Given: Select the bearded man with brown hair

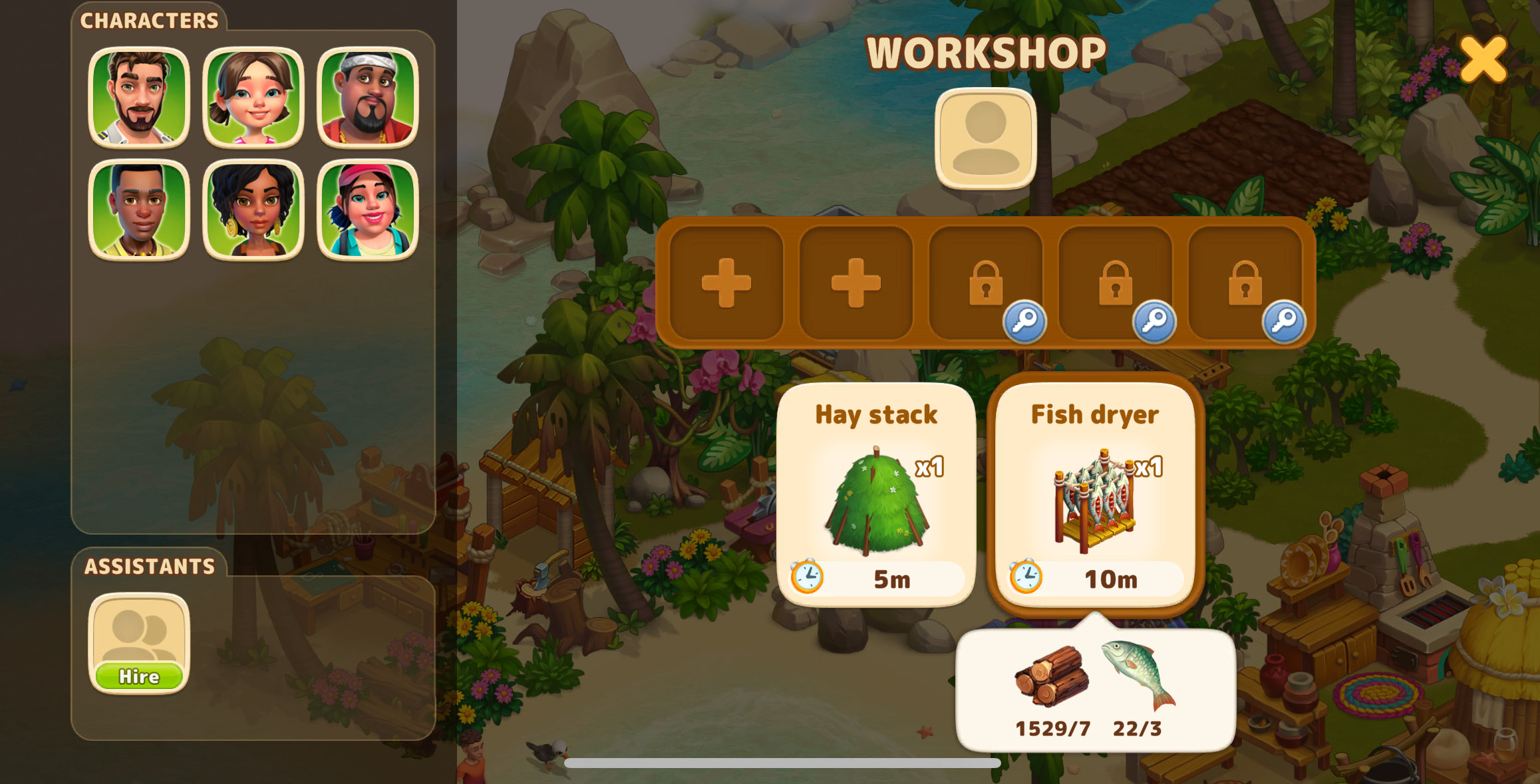Looking at the screenshot, I should point(139,97).
